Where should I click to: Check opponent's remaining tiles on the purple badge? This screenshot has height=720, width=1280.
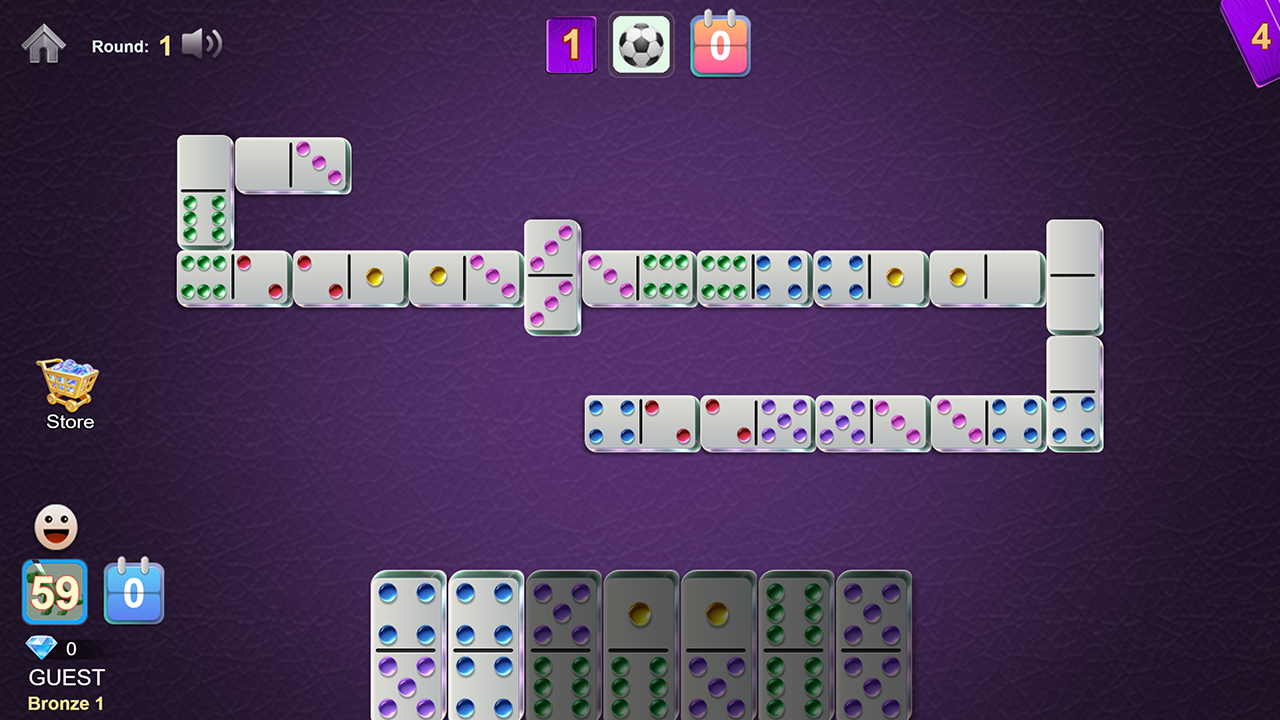tap(571, 44)
